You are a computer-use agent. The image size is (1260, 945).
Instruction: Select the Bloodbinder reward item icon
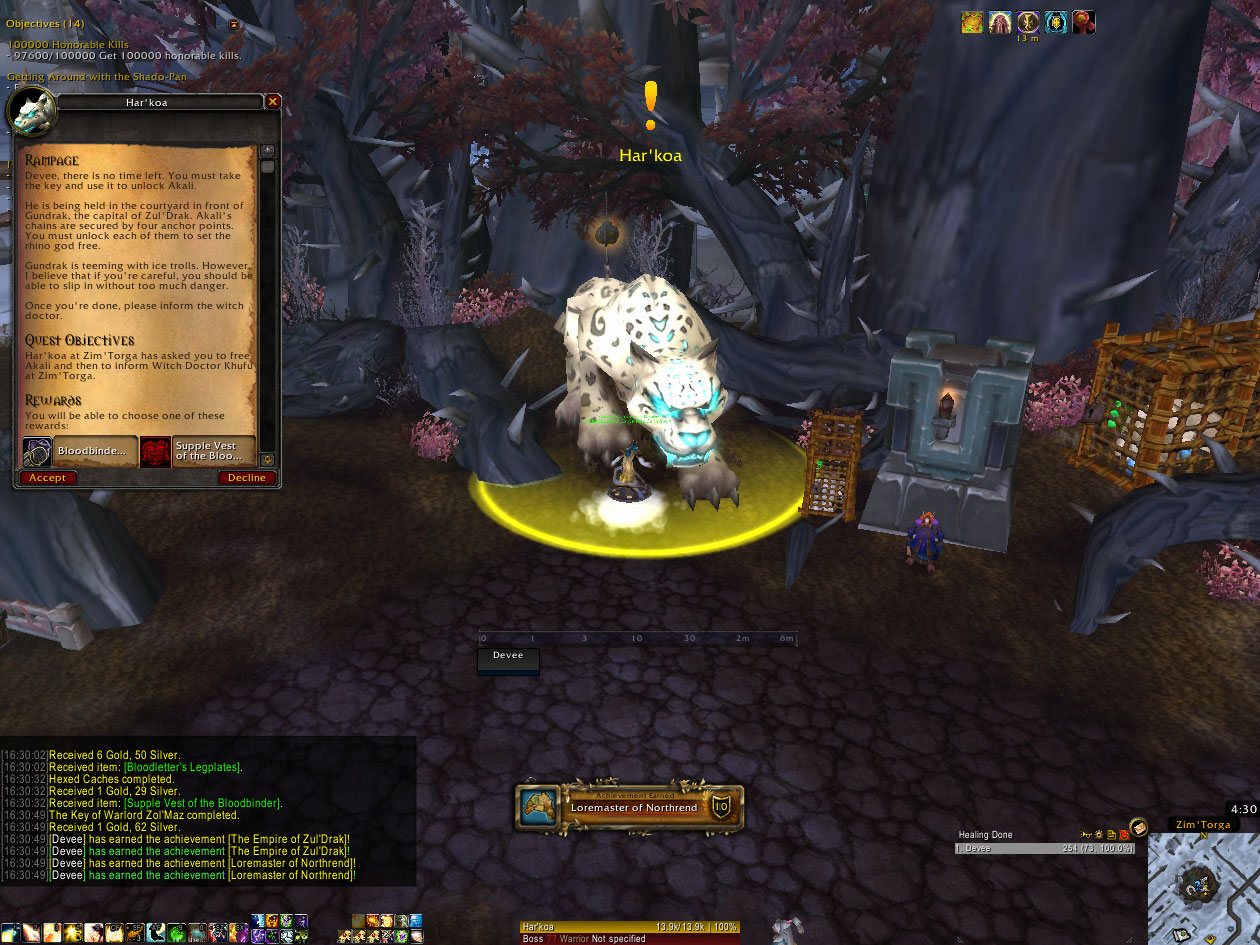pyautogui.click(x=38, y=451)
